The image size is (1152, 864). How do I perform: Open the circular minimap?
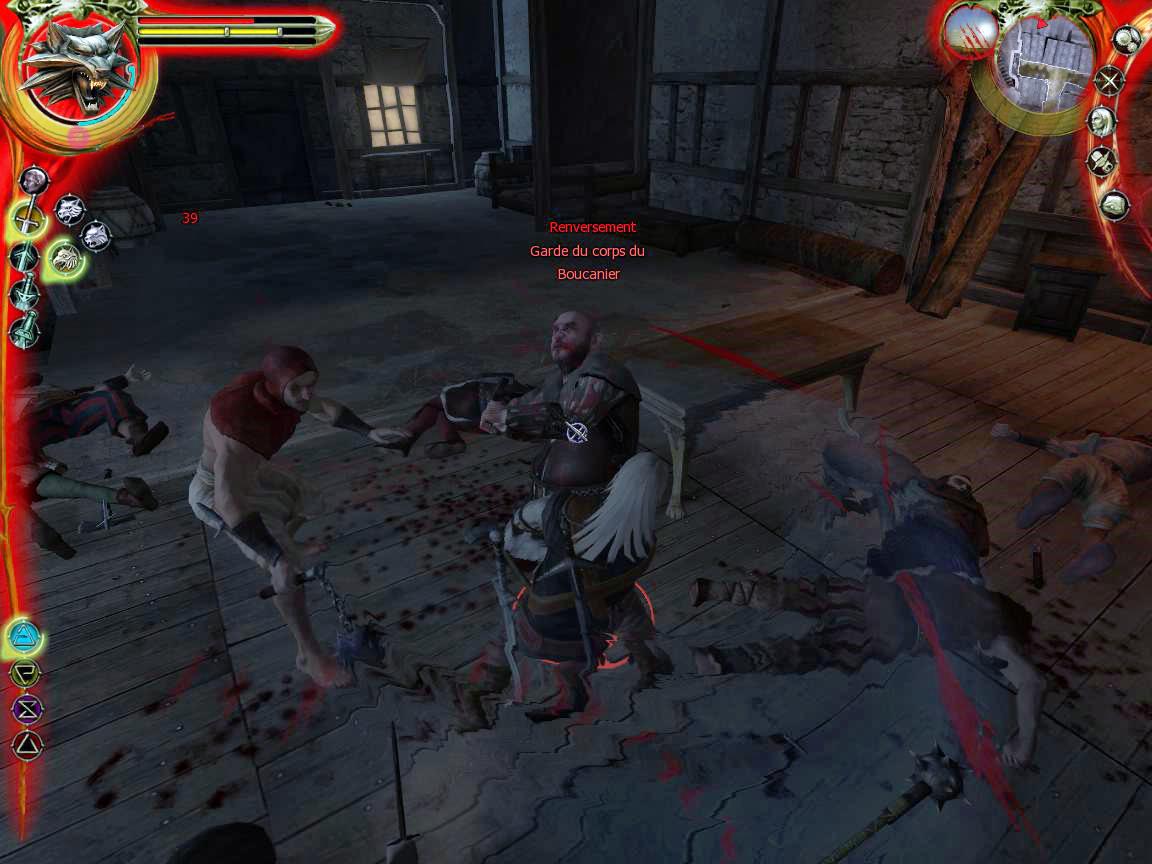click(1042, 60)
